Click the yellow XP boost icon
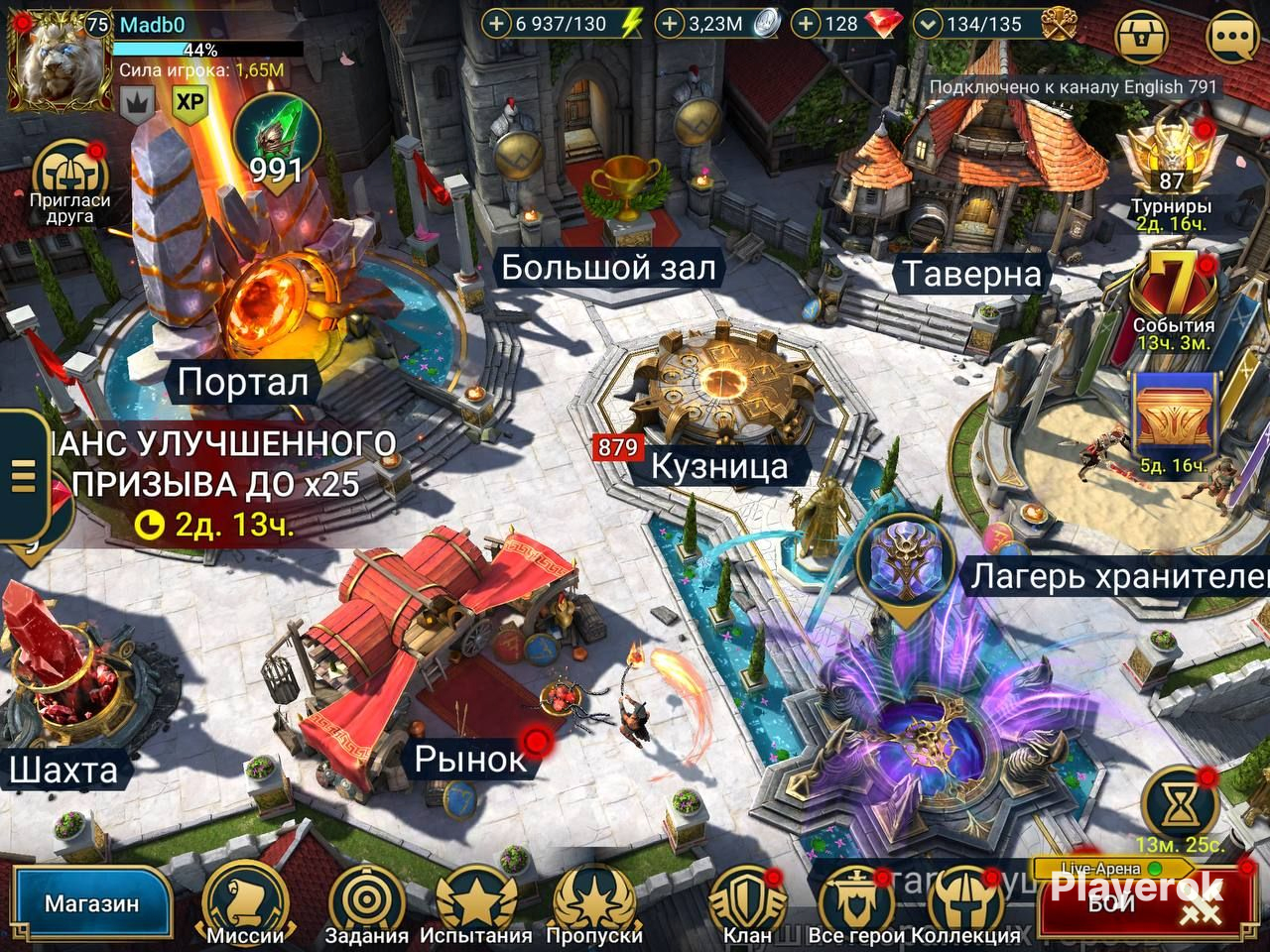 (x=190, y=102)
